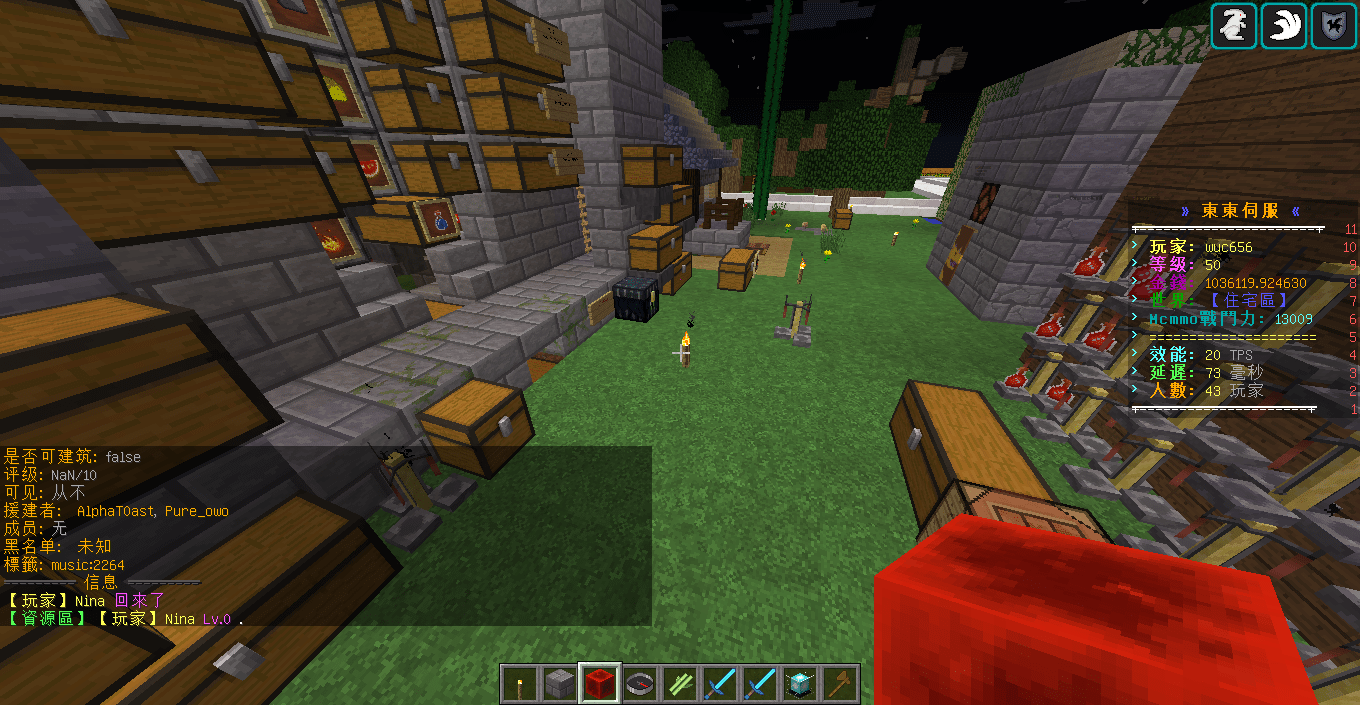Select the sugar cane hotbar slot

[680, 684]
